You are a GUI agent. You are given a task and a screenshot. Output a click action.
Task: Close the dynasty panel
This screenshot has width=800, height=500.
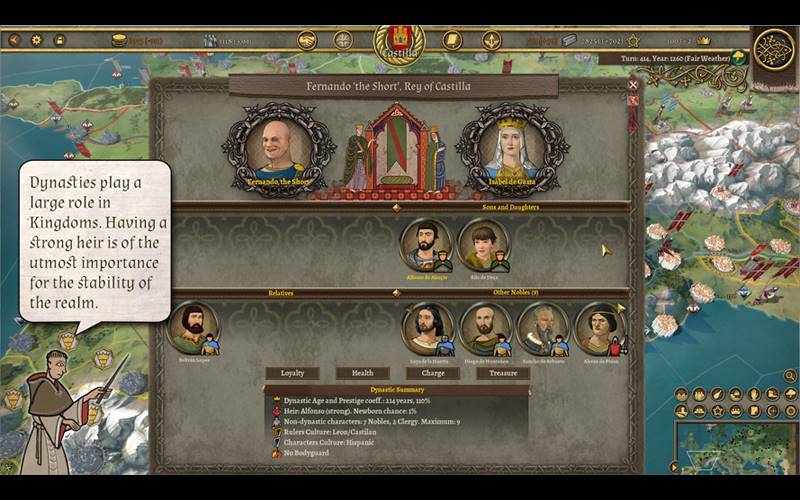(x=633, y=86)
